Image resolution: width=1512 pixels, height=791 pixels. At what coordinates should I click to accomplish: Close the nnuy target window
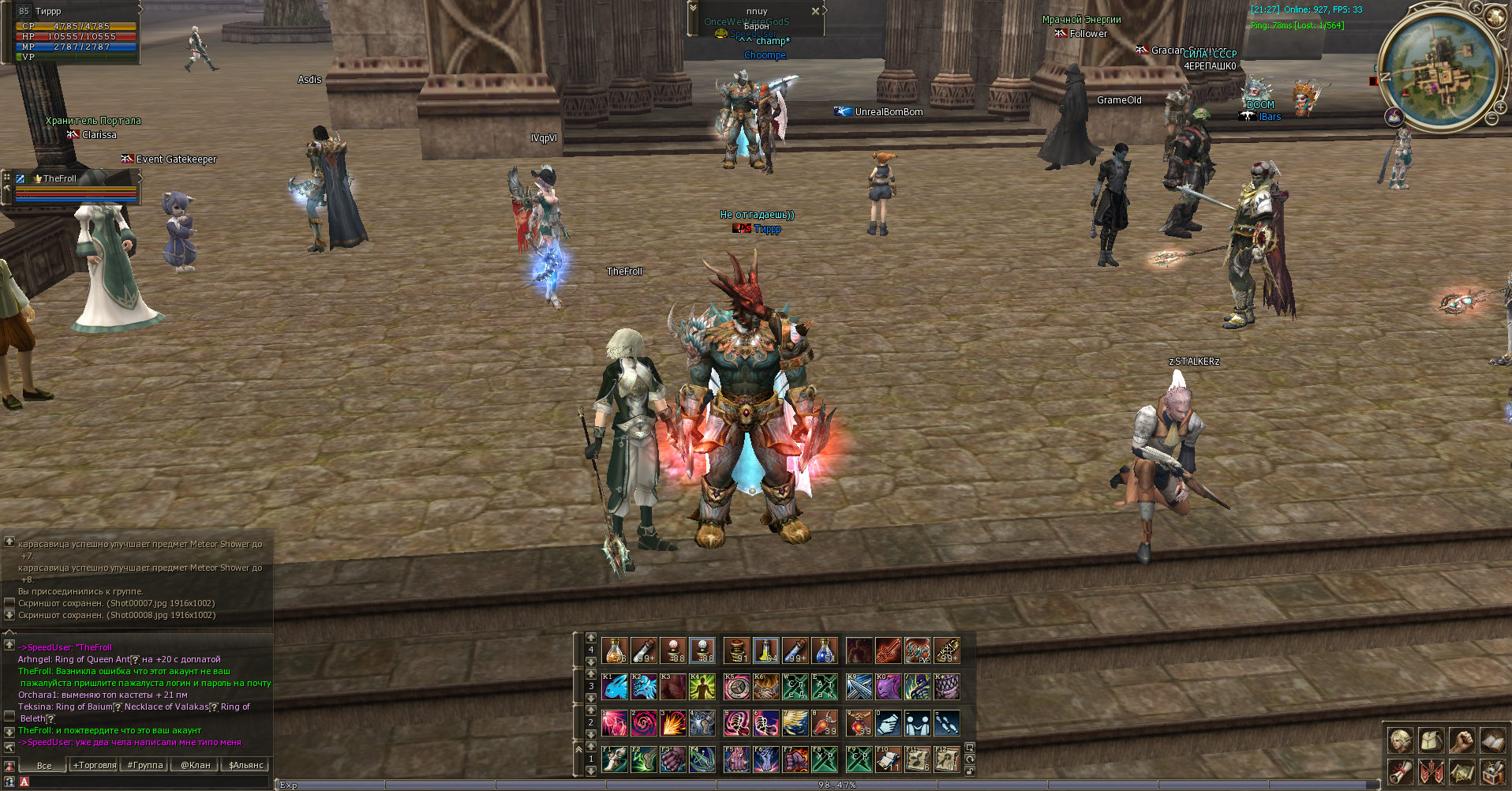[815, 11]
